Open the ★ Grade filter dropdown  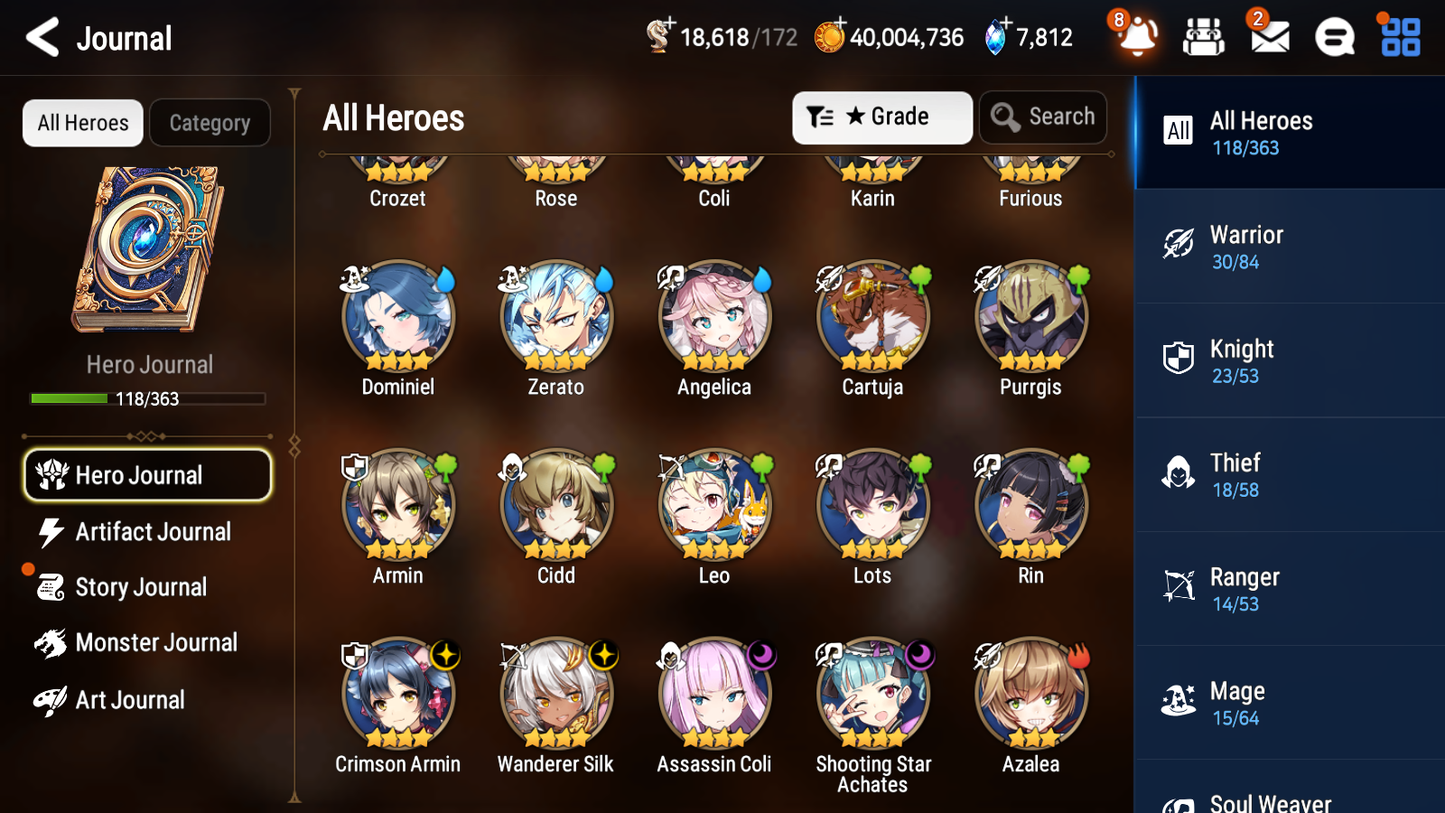click(x=881, y=117)
